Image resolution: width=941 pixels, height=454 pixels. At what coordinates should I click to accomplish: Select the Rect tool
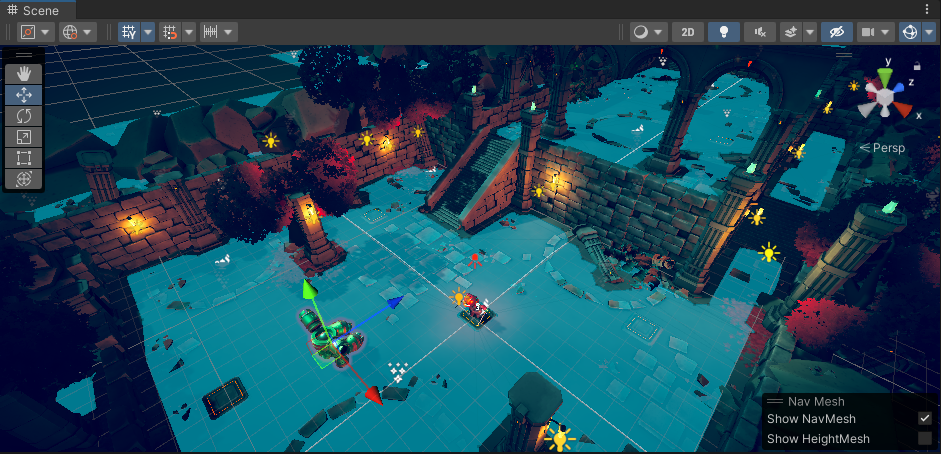24,158
